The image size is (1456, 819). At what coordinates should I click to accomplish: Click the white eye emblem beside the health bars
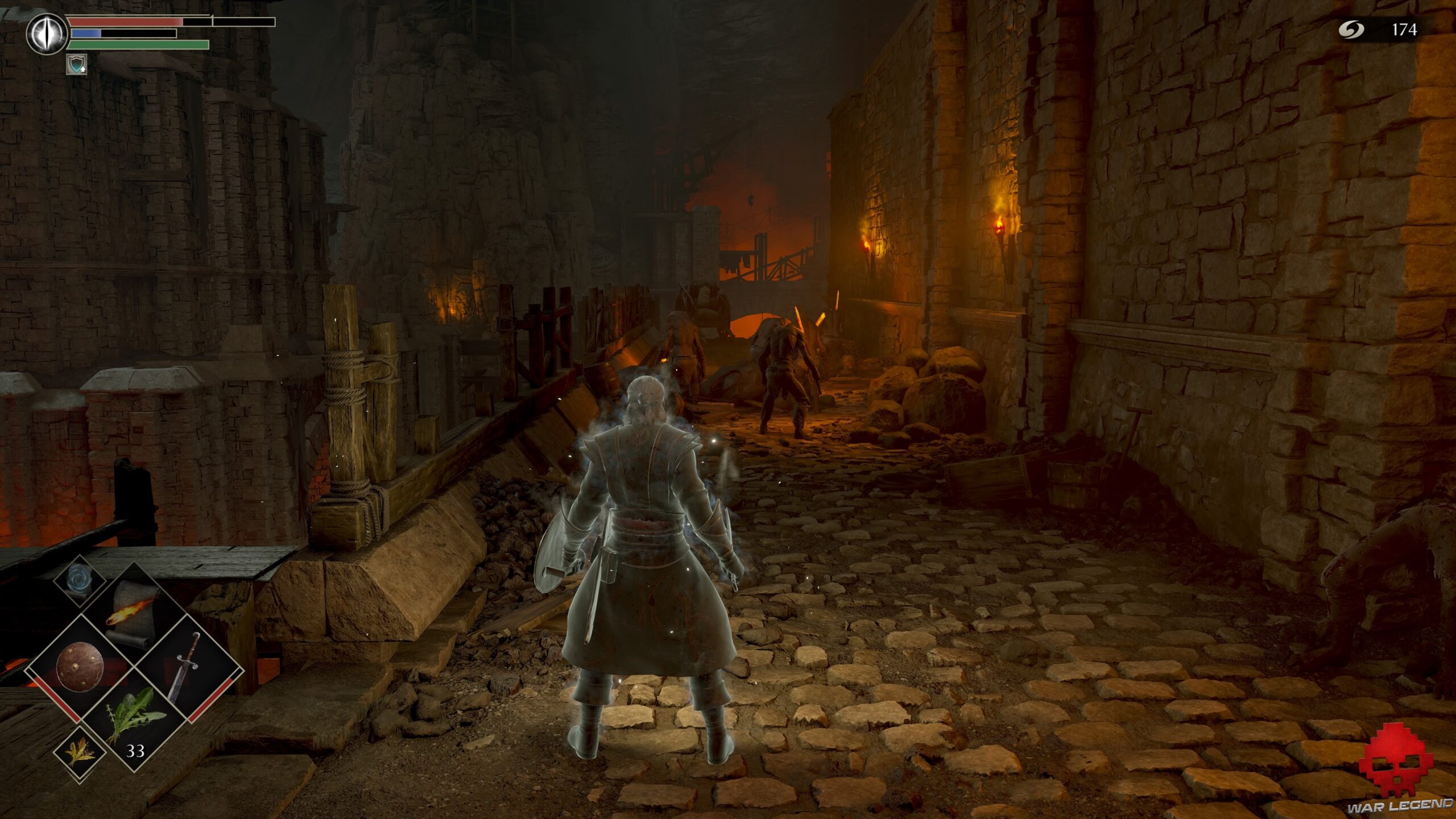pos(47,33)
